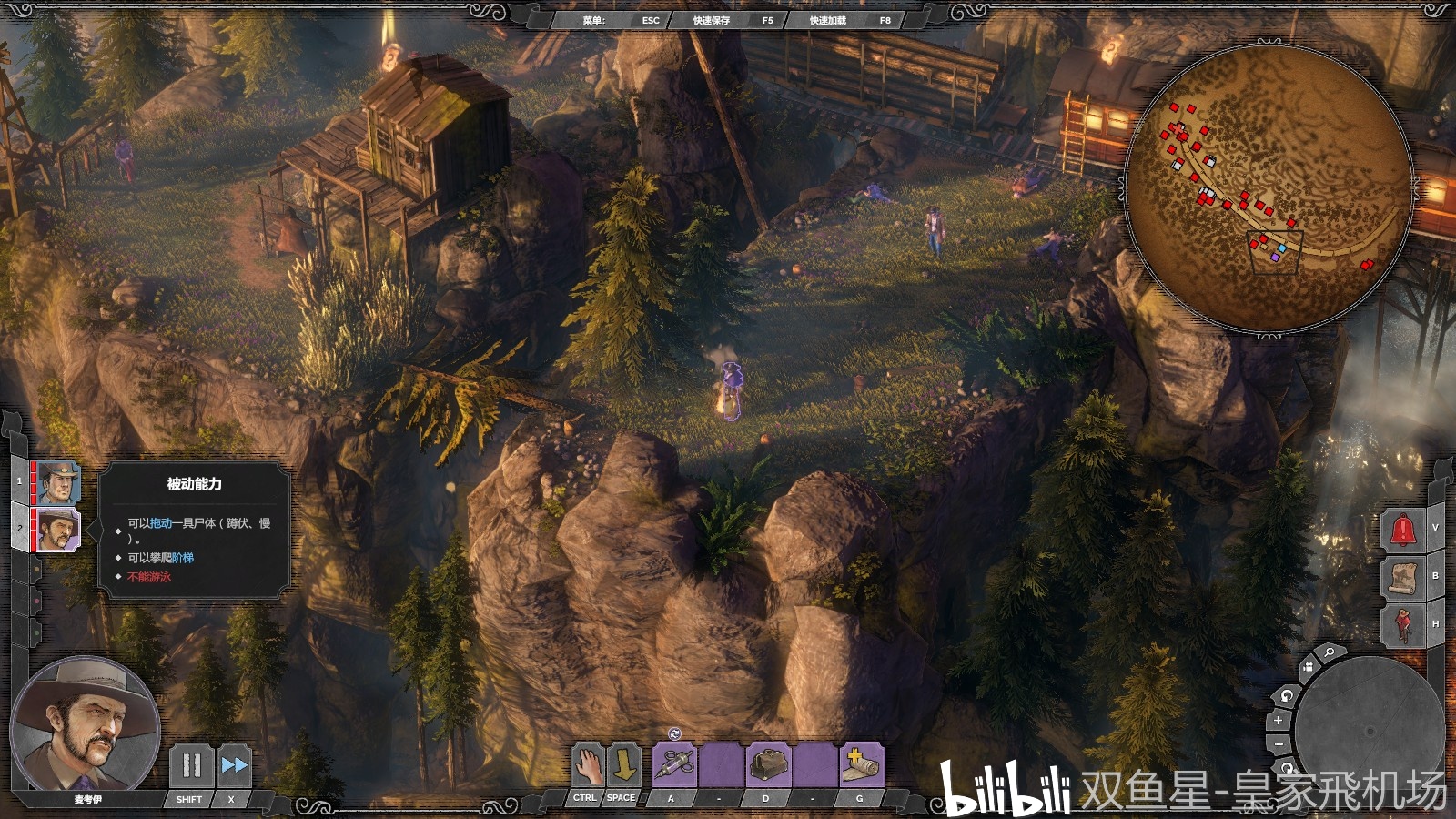Image resolution: width=1456 pixels, height=819 pixels.
Task: Choose the doctor's bag ability
Action: click(769, 764)
